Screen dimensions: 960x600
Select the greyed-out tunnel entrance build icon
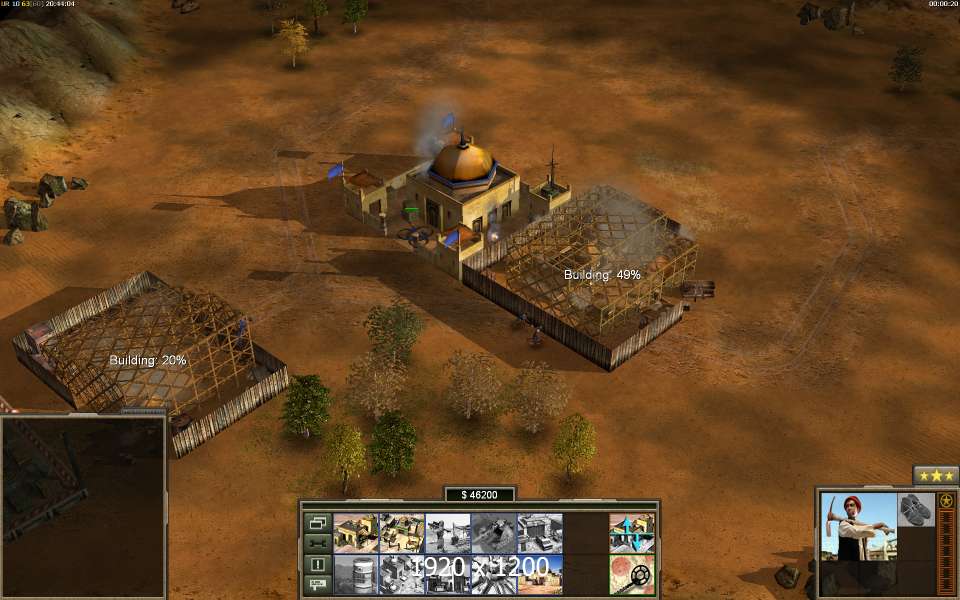coord(493,533)
